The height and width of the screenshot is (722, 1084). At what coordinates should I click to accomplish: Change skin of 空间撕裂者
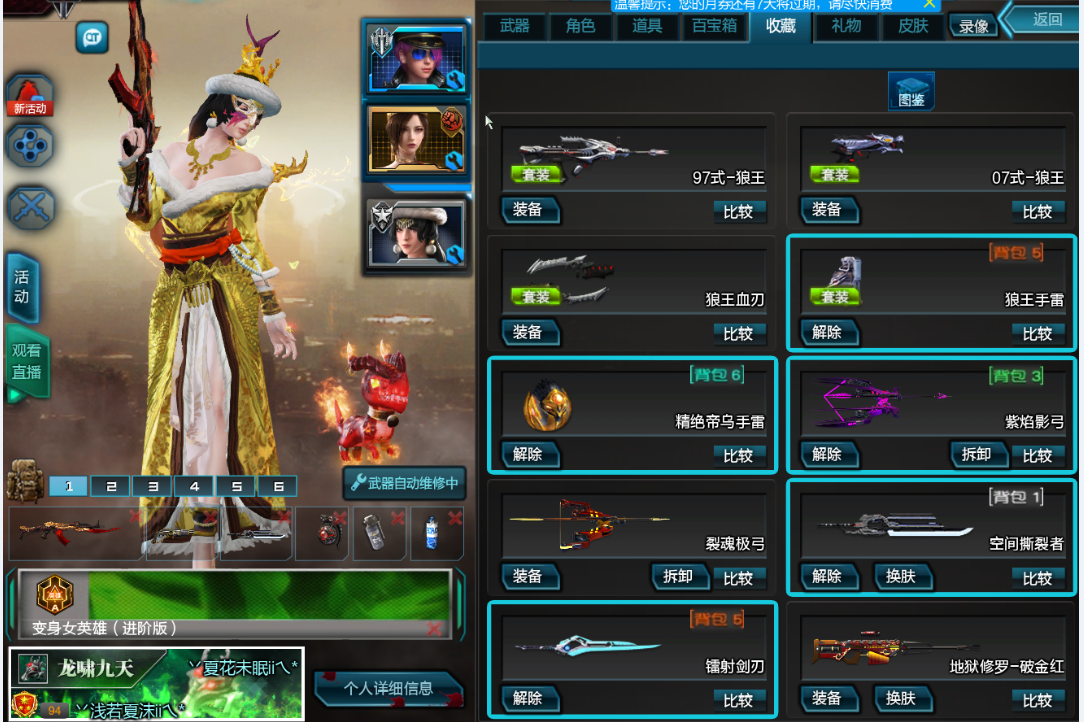(x=901, y=577)
